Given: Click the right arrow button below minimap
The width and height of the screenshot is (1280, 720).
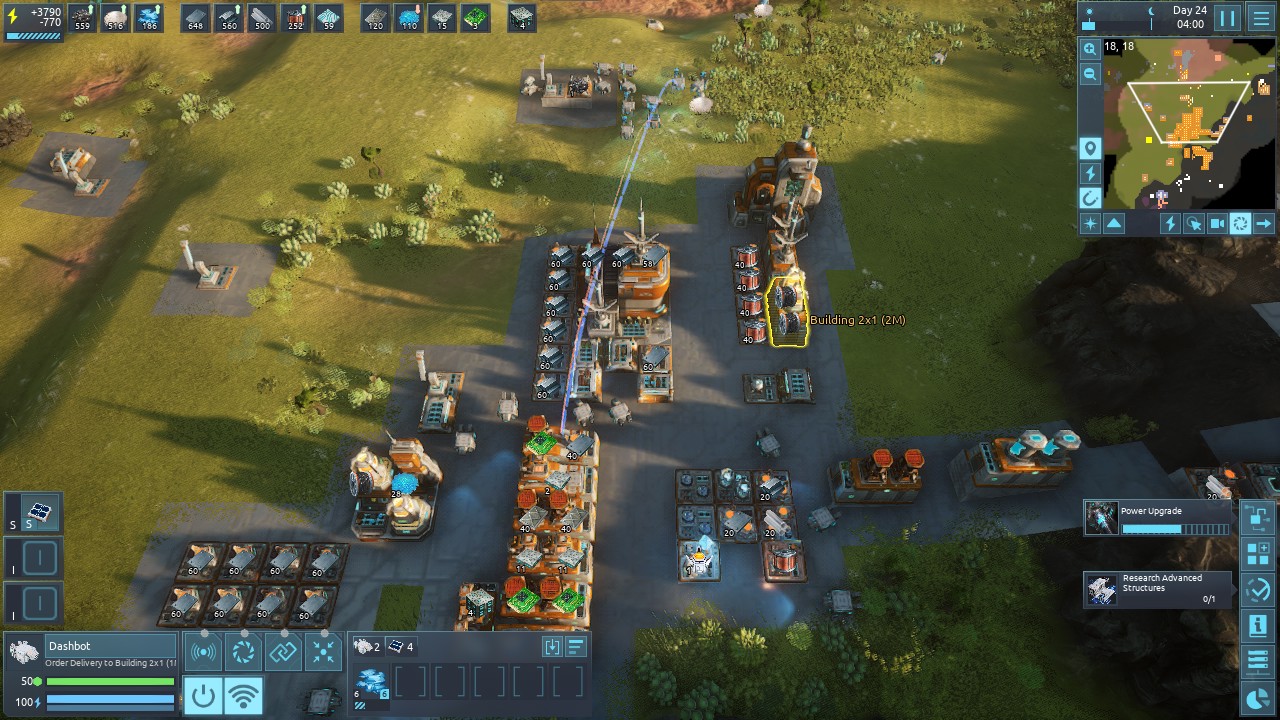Looking at the screenshot, I should pos(1264,224).
